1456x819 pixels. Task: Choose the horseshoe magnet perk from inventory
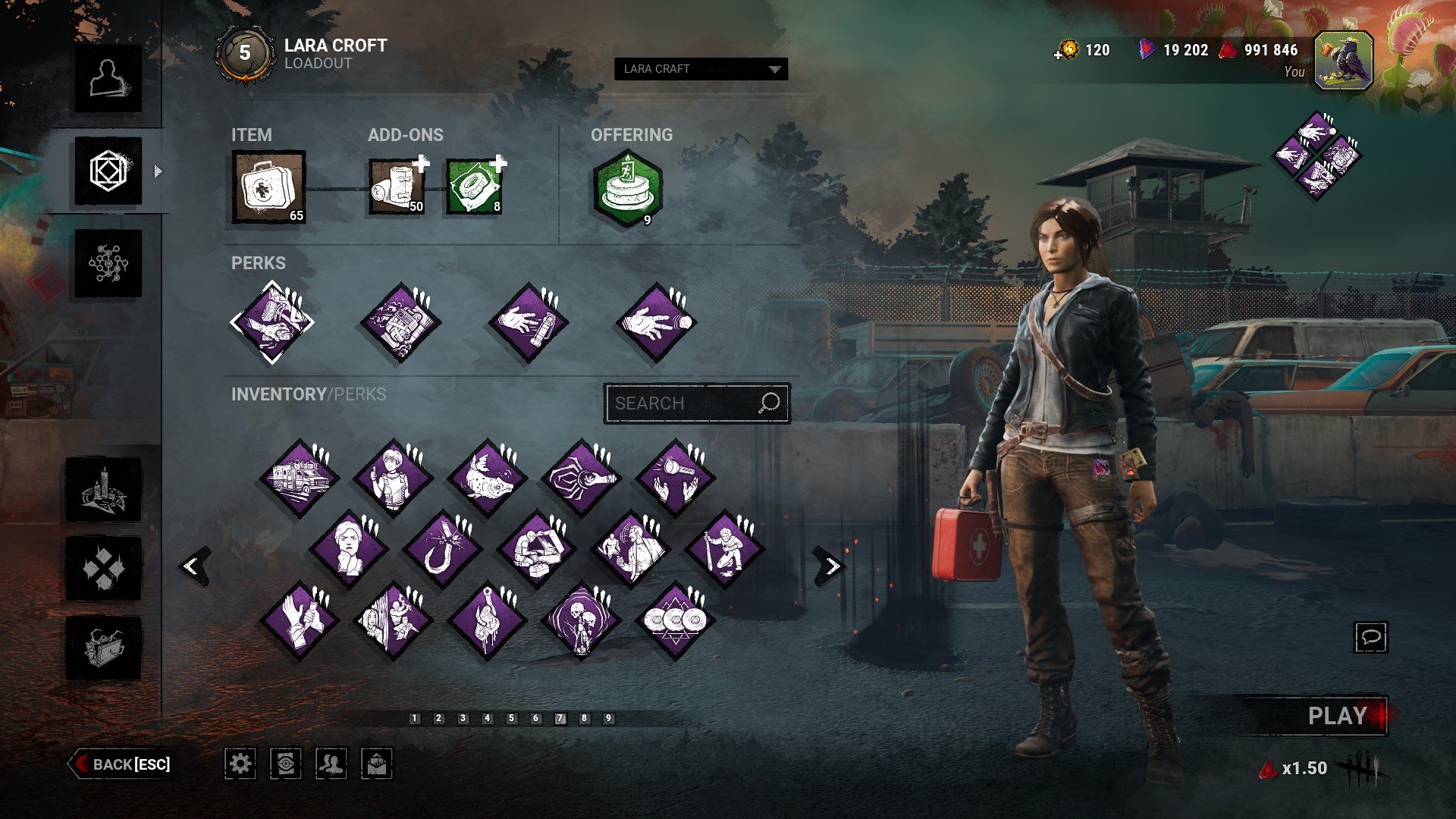coord(442,549)
